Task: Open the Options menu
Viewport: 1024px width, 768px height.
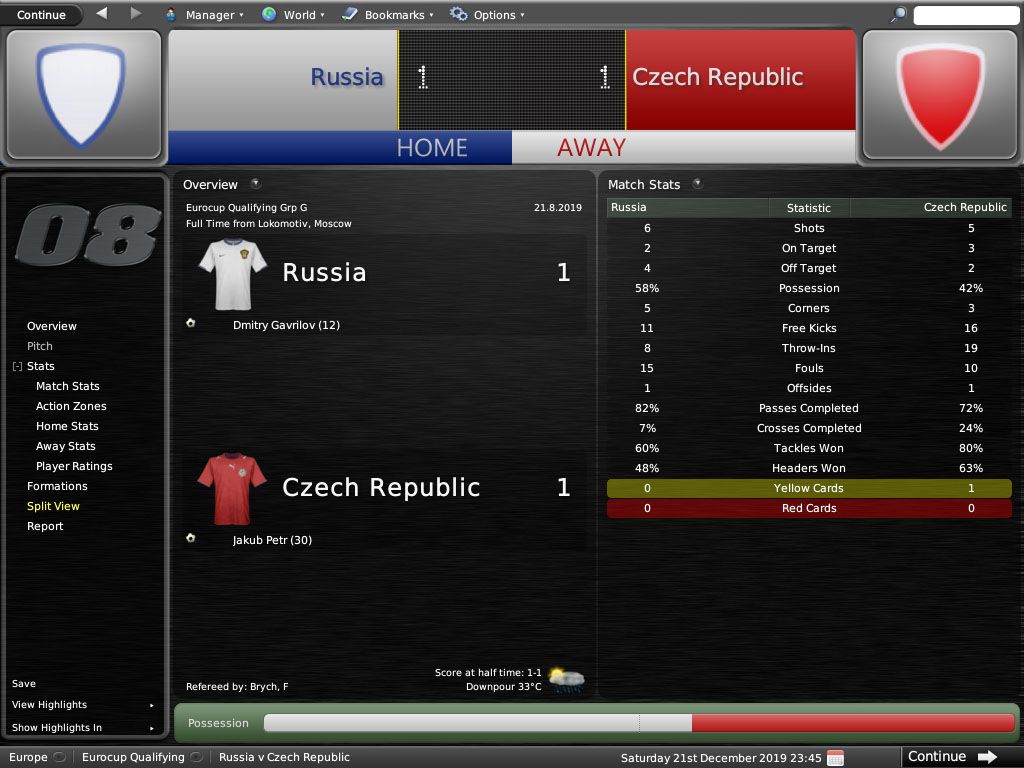Action: tap(486, 15)
